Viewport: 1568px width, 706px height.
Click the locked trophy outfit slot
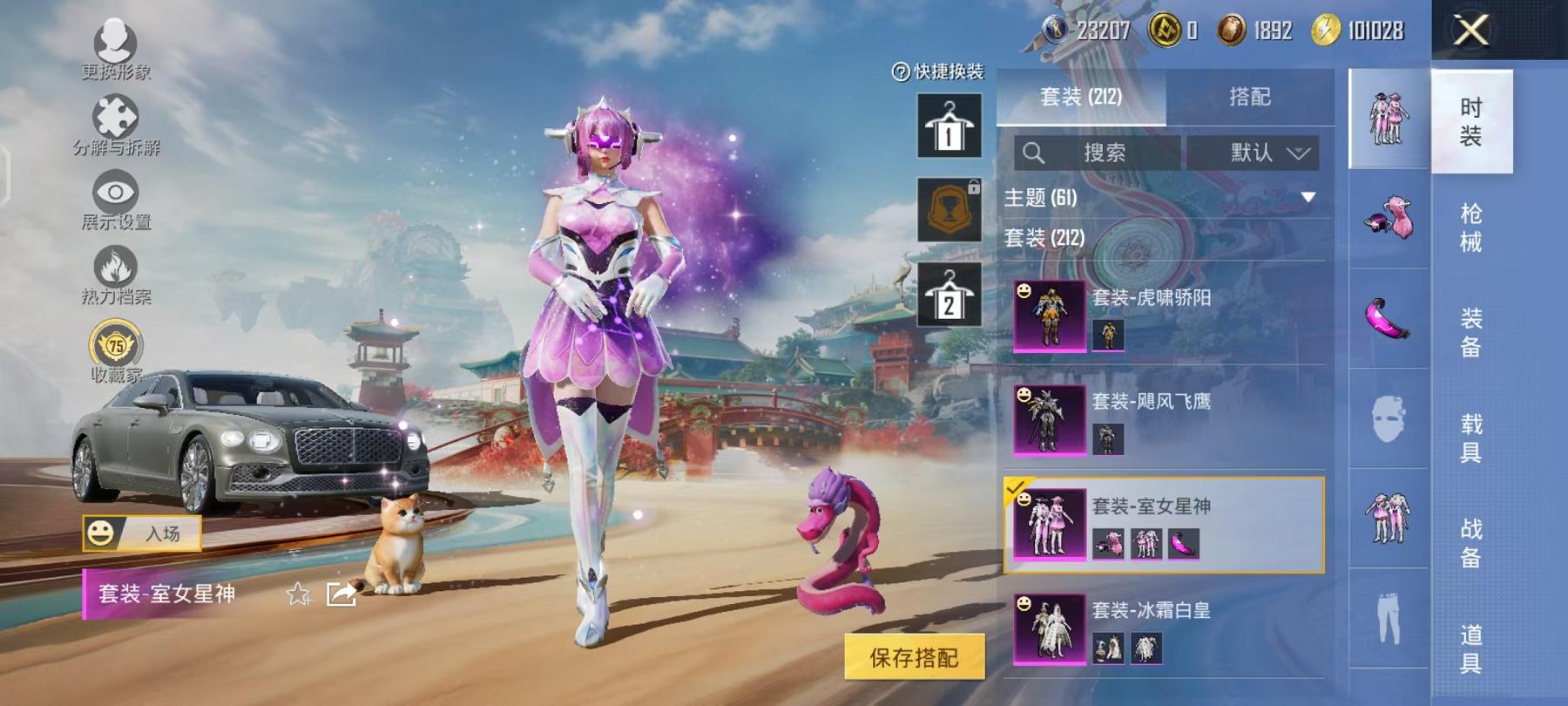point(950,211)
